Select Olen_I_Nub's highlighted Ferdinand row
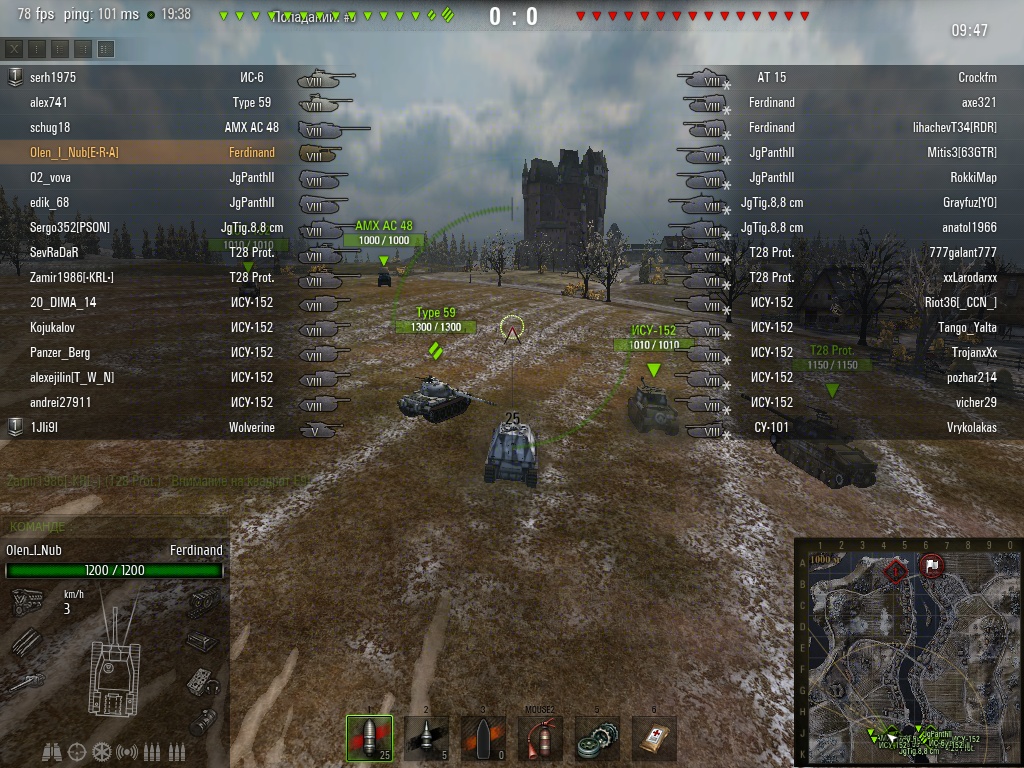This screenshot has height=768, width=1024. click(150, 152)
